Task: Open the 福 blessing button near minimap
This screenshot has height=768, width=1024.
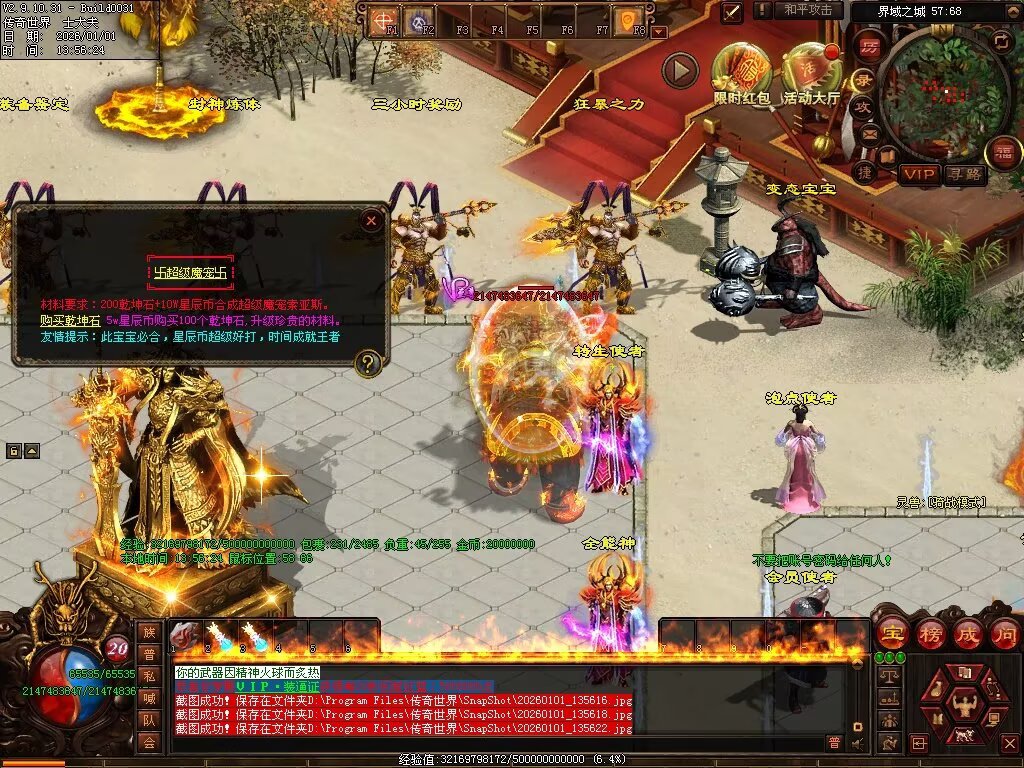Action: [x=1003, y=153]
